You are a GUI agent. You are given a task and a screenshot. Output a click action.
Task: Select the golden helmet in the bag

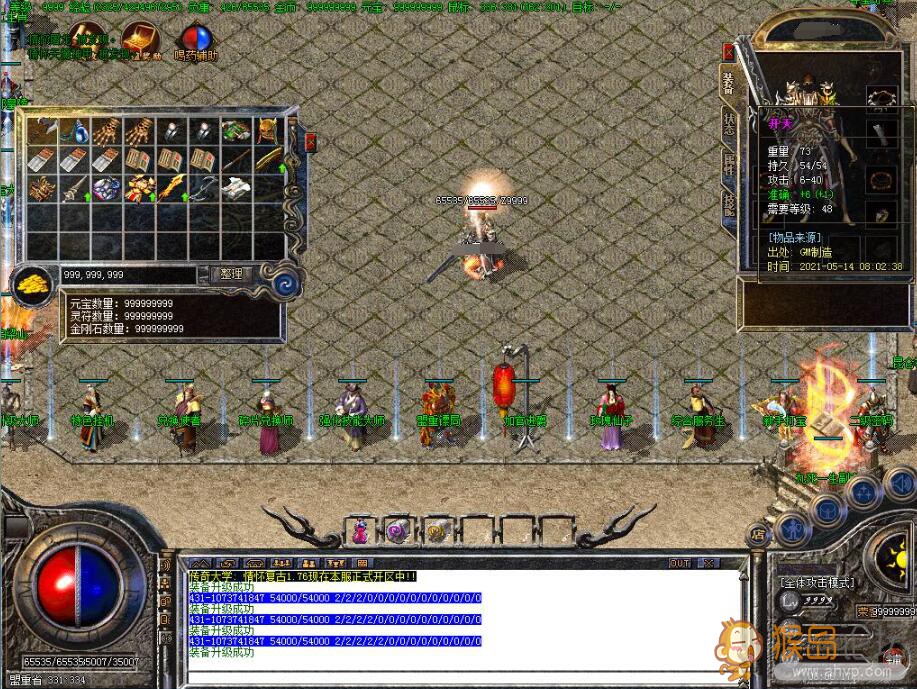point(268,131)
